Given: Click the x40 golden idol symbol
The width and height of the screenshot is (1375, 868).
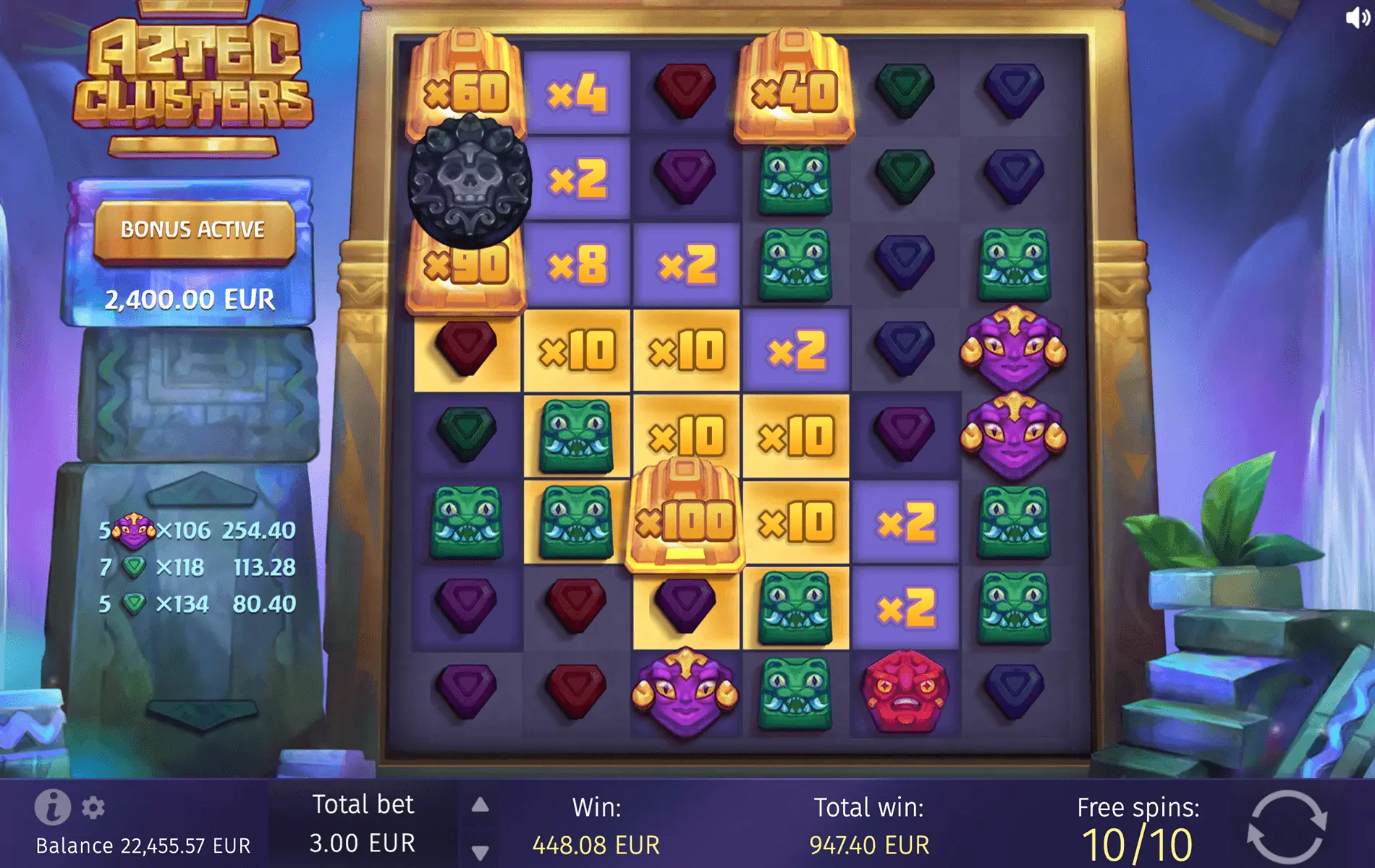Looking at the screenshot, I should tap(795, 87).
